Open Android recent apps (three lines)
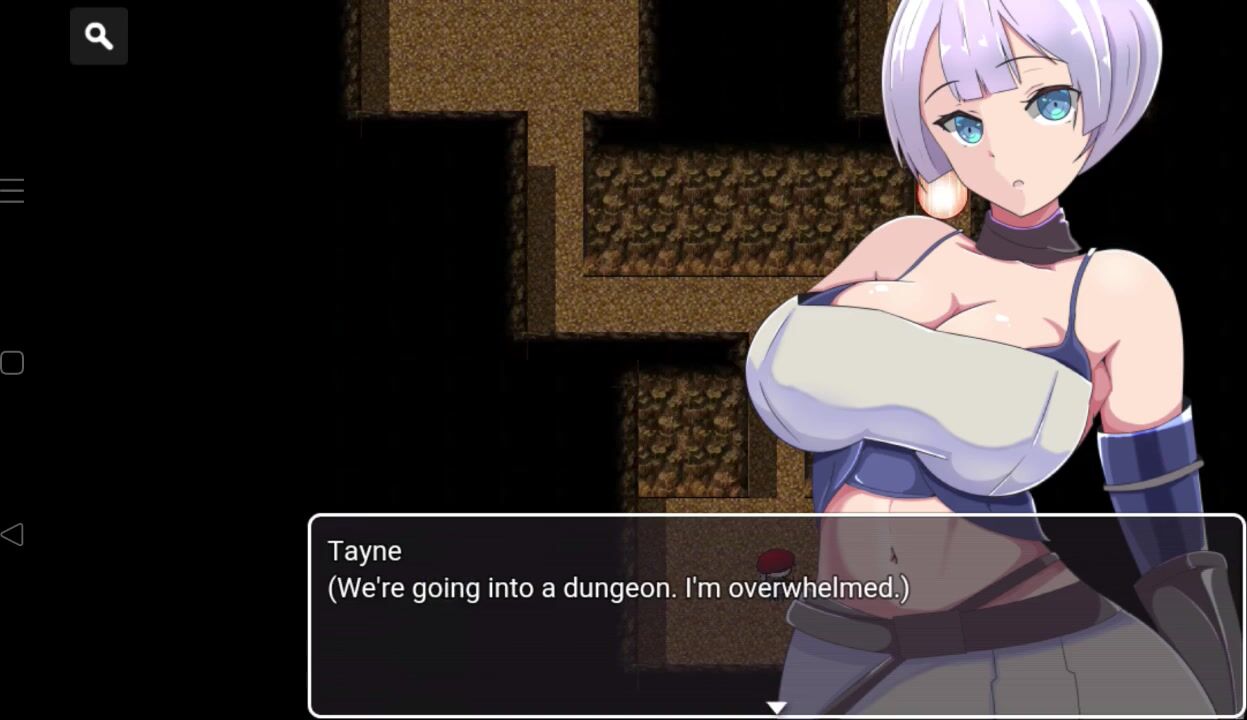 [12, 191]
